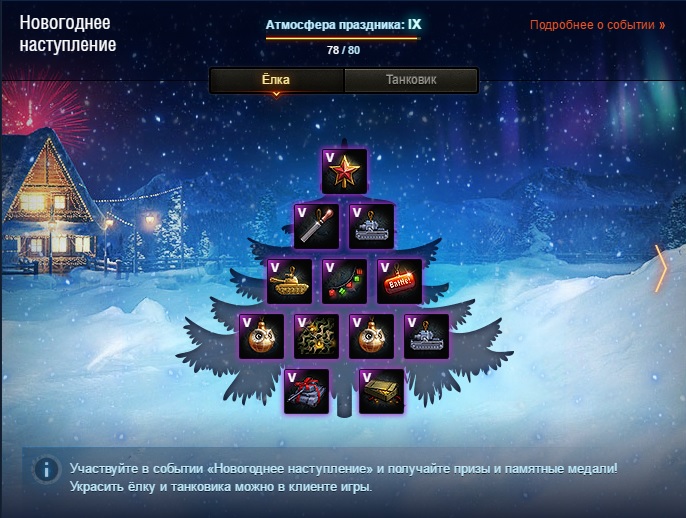Choose the firecracker decoration slot
Image resolution: width=686 pixels, height=518 pixels.
click(x=316, y=227)
